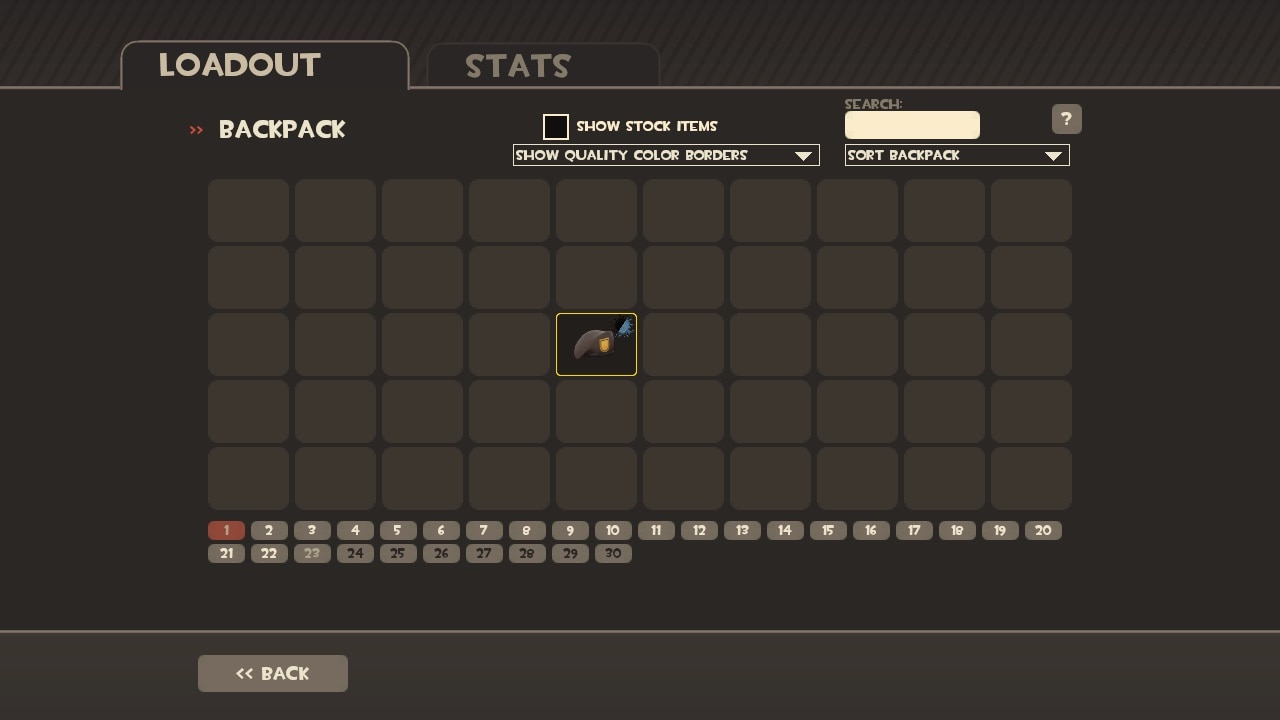Choose backpack page 1
This screenshot has width=1280, height=720.
226,531
